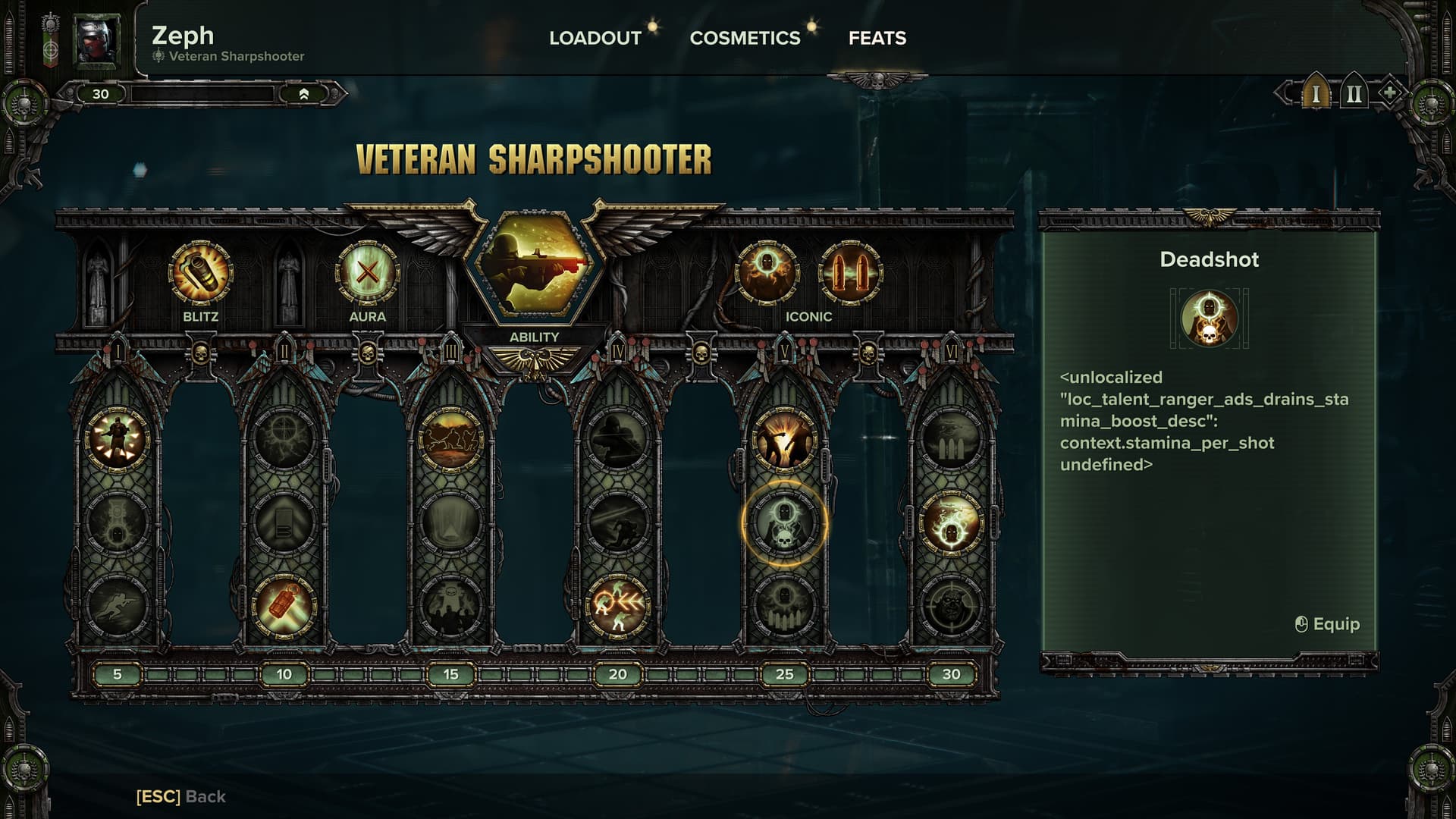The image size is (1456, 819).
Task: Pick the green arrows feat at level 20
Action: (x=617, y=607)
